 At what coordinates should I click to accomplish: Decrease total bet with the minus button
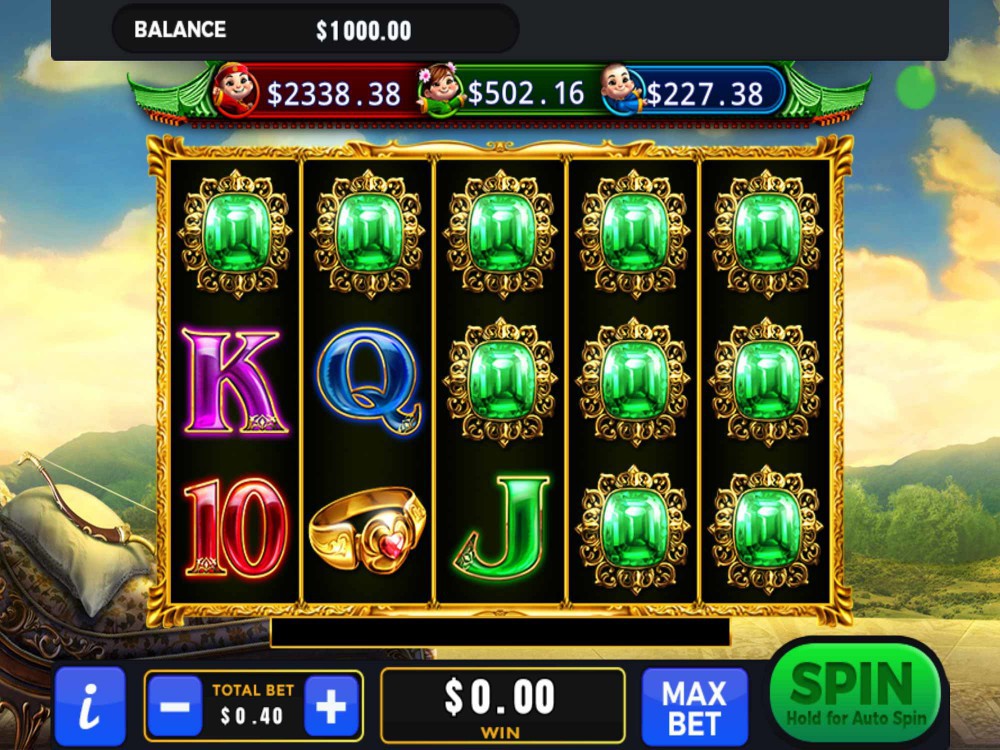coord(175,706)
